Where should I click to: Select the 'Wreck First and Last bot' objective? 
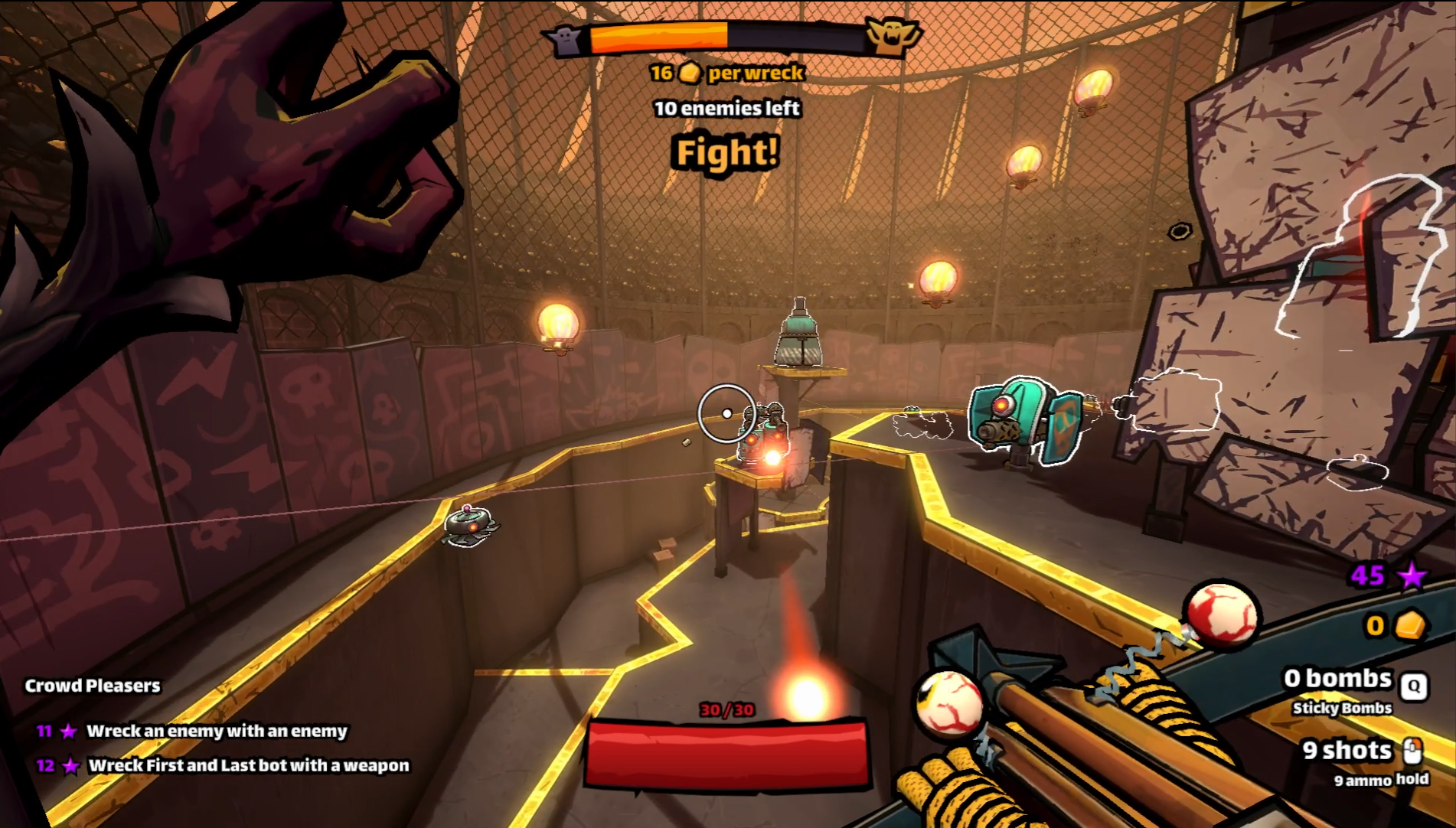tap(248, 765)
